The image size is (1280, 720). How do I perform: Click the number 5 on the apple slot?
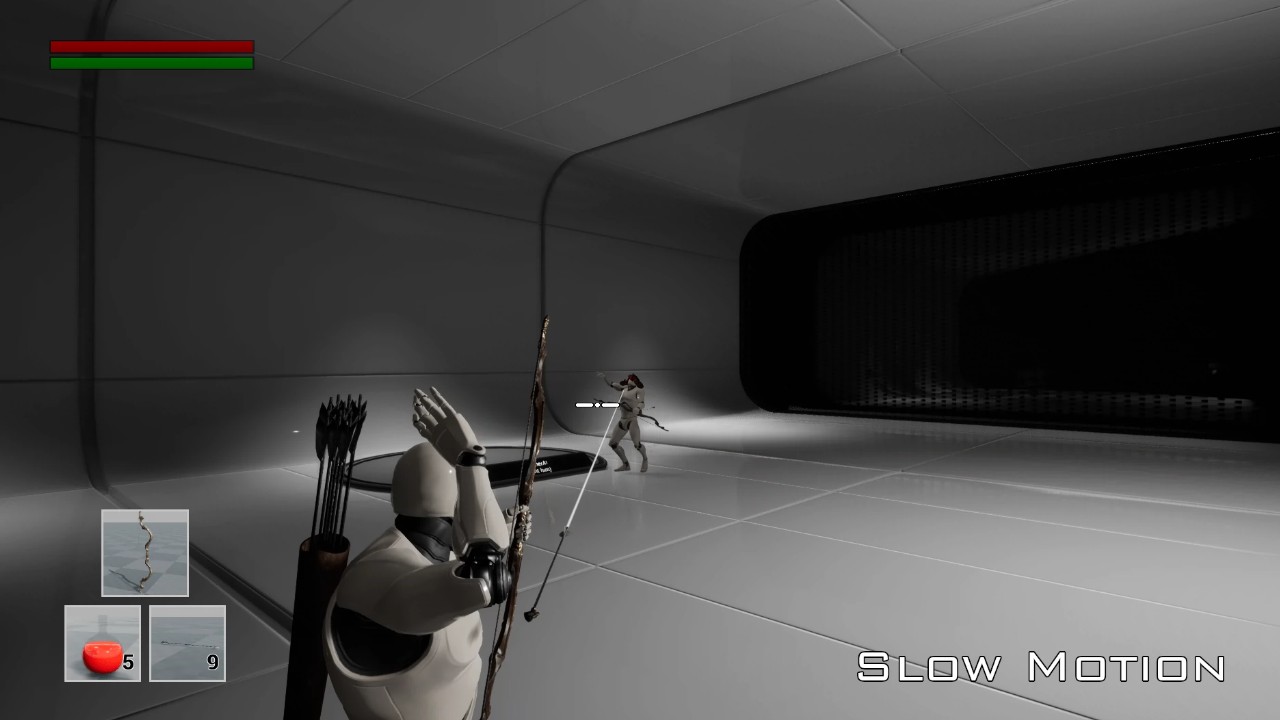tap(127, 659)
